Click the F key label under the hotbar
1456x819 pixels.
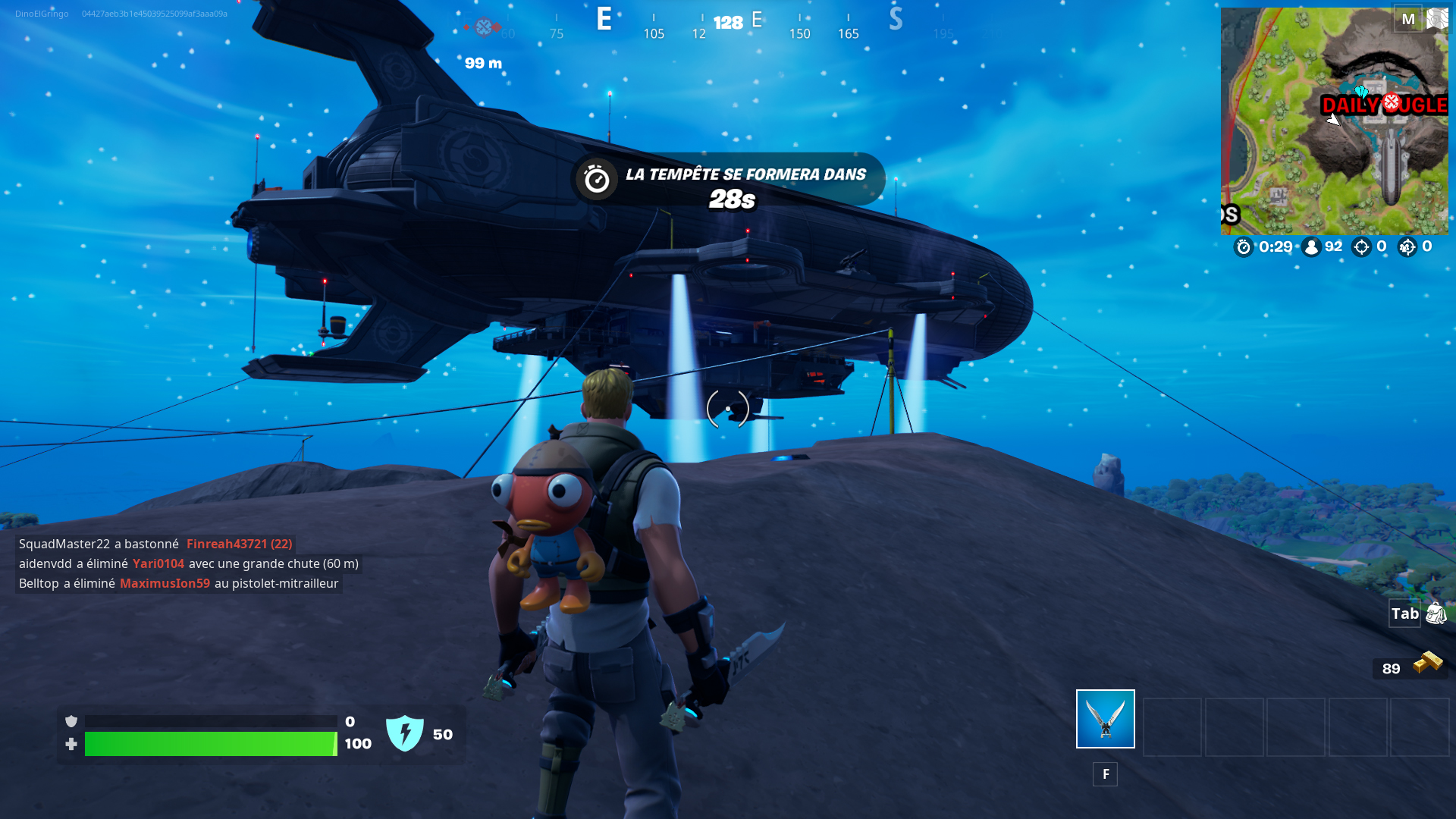coord(1105,774)
